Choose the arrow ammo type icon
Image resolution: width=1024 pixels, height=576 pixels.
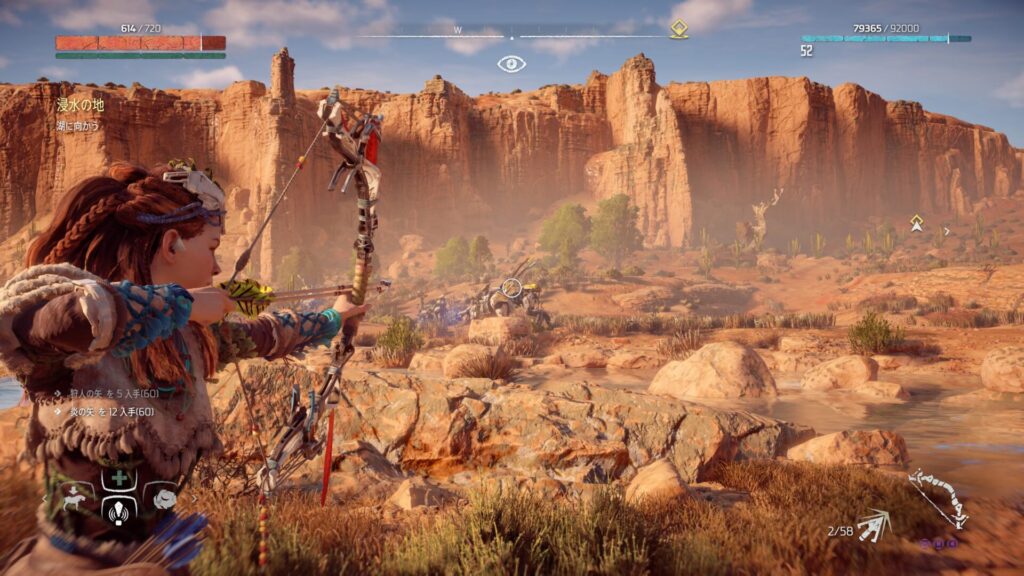click(873, 524)
